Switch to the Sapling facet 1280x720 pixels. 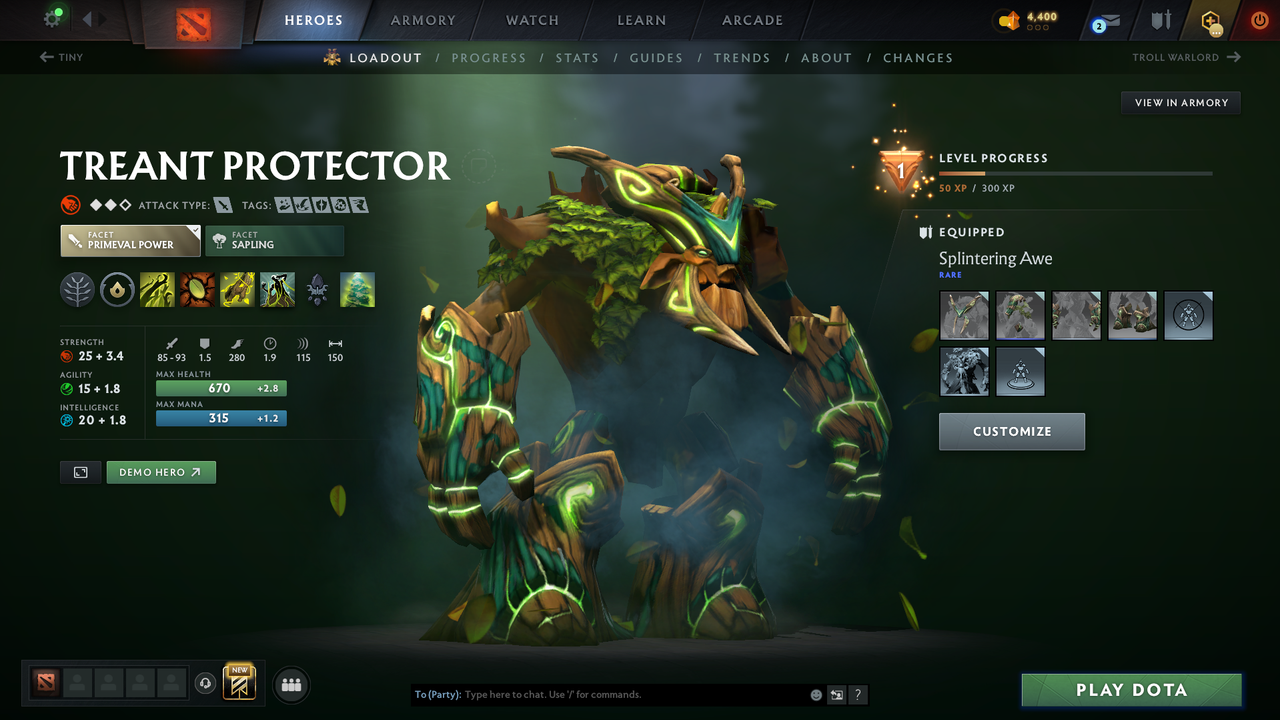275,240
